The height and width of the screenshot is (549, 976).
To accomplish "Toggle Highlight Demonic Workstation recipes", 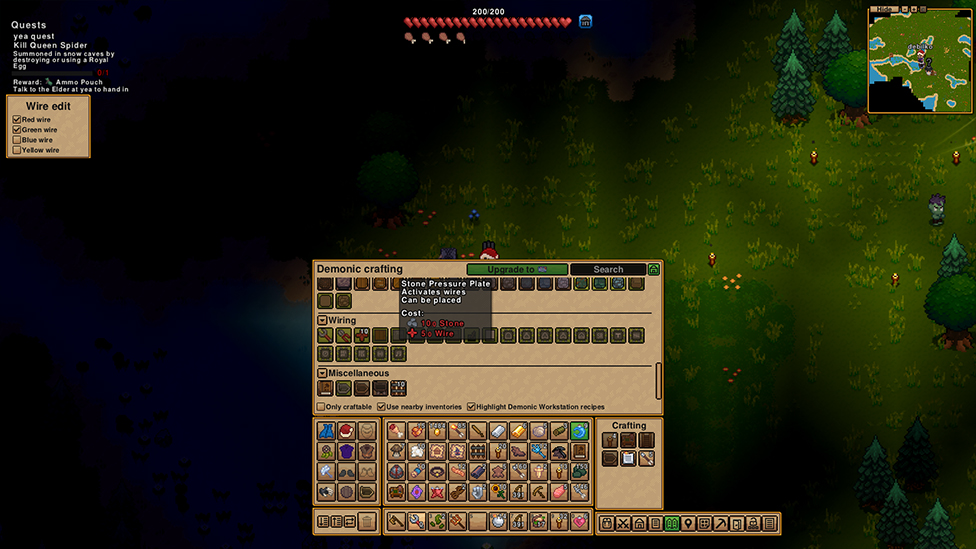I will (471, 407).
